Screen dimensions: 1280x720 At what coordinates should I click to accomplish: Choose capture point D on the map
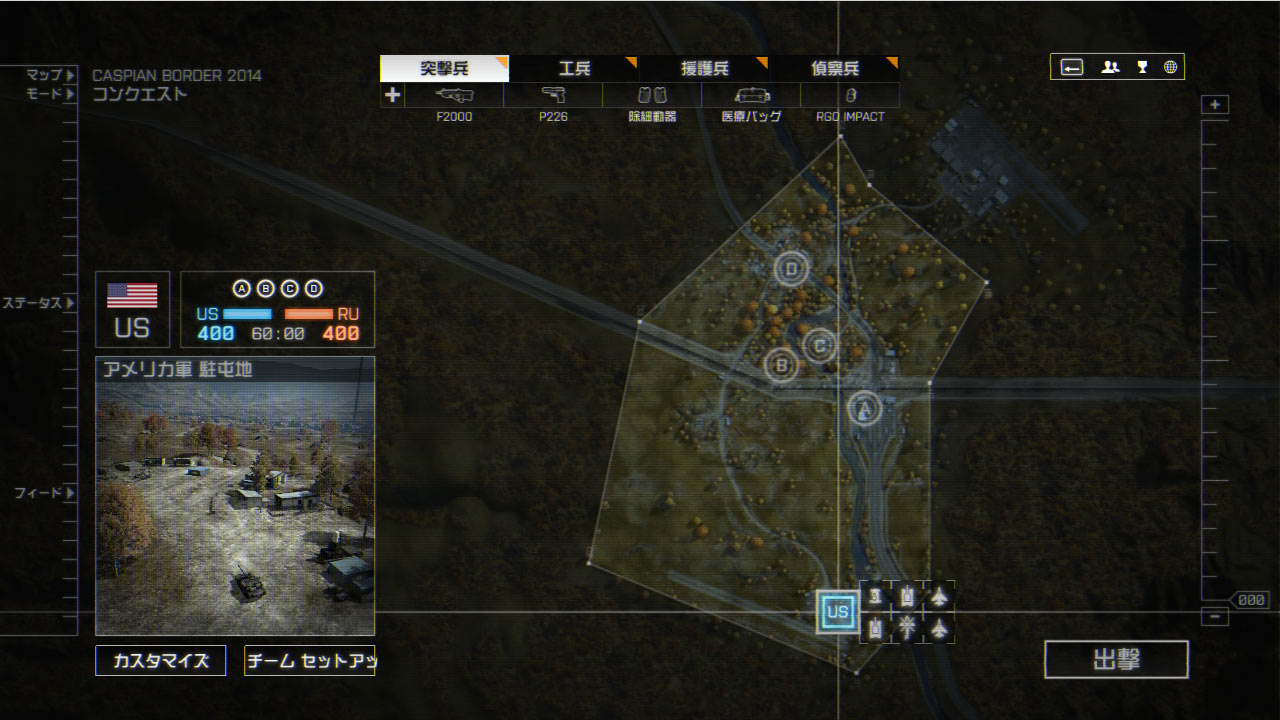tap(792, 268)
